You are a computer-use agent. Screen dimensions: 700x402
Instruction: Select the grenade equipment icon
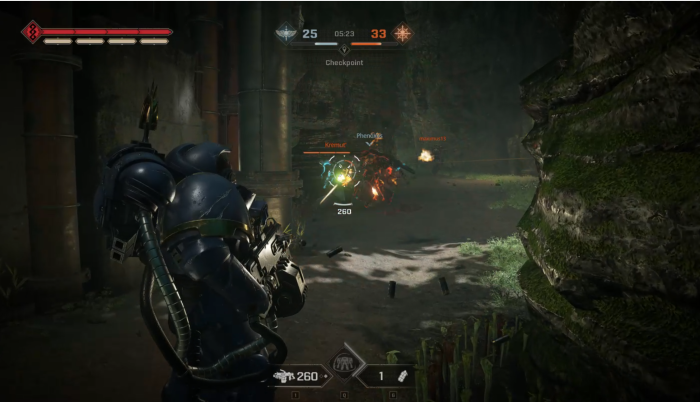405,376
